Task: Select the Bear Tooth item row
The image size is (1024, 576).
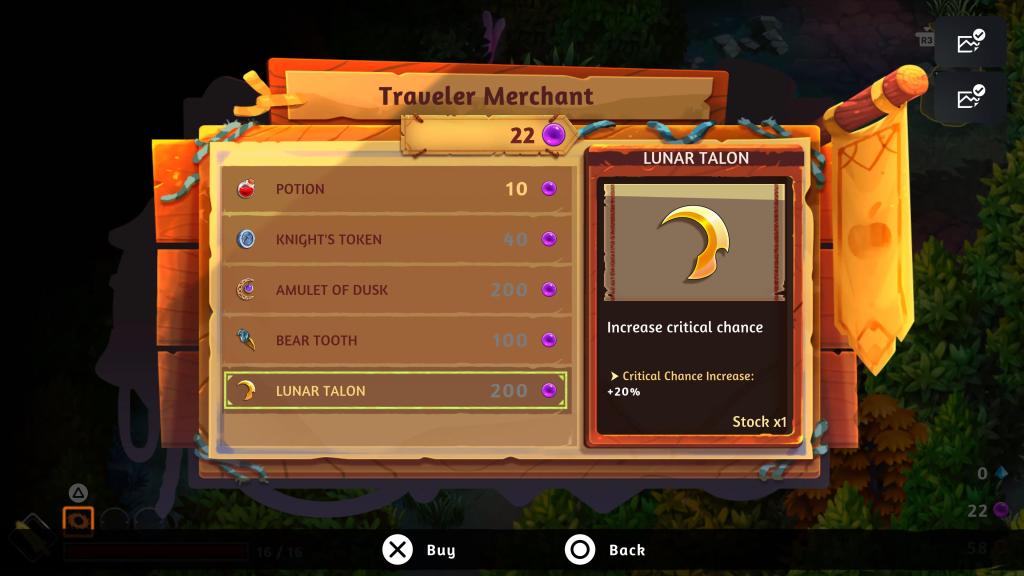Action: (396, 340)
